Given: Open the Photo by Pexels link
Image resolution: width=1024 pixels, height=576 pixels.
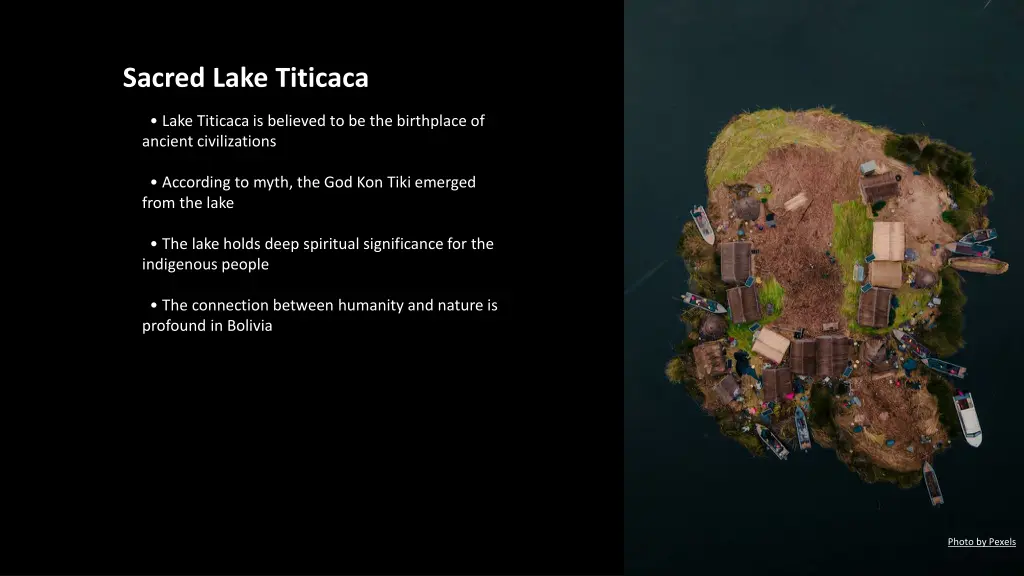Looking at the screenshot, I should (981, 542).
